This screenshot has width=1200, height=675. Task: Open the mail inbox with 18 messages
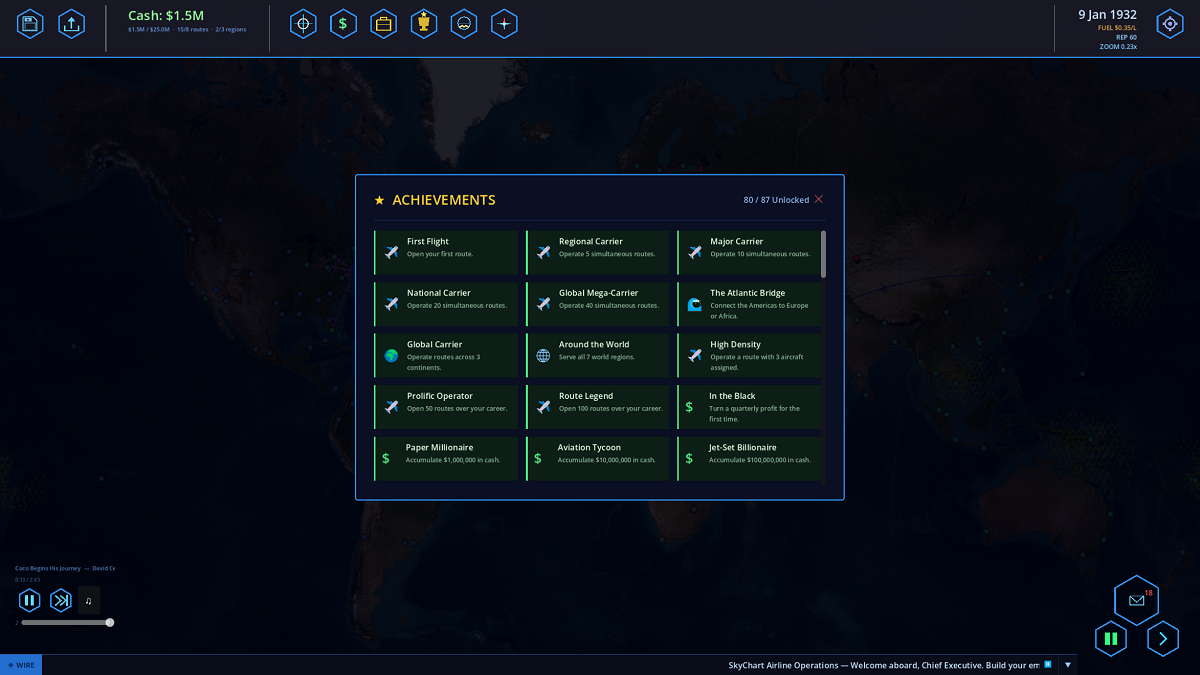coord(1136,600)
